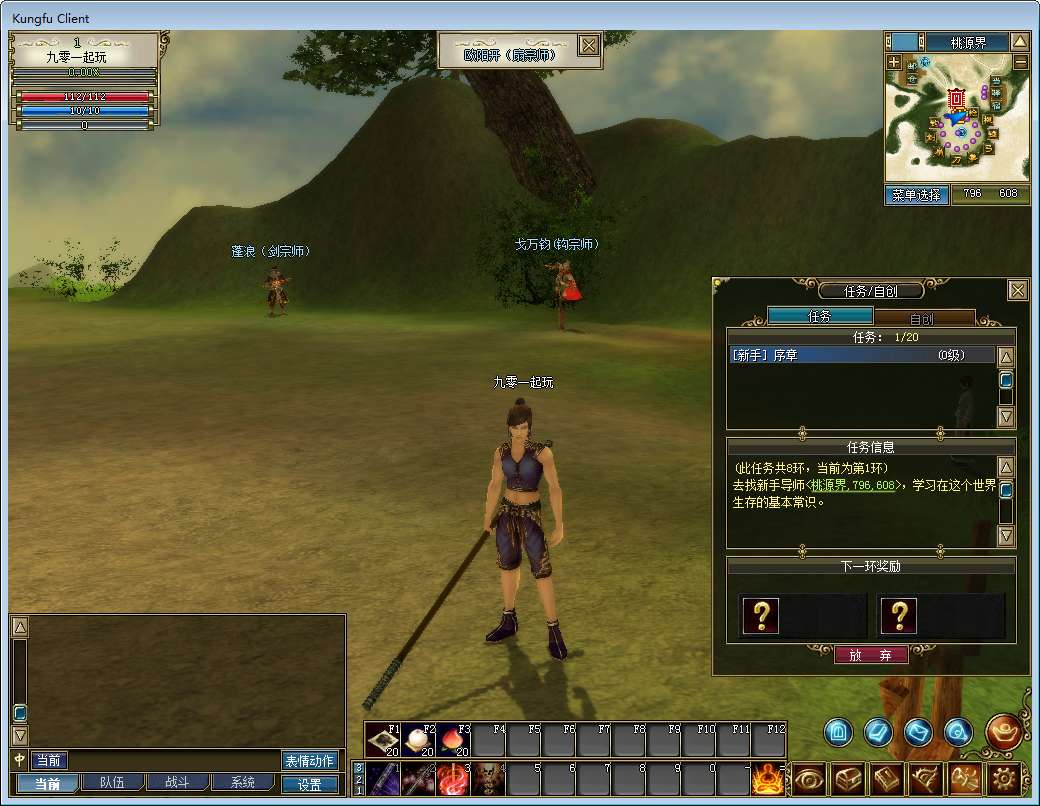Open the 菜单选择 menu under the minimap
Screen dimensions: 1040x806
(x=917, y=195)
